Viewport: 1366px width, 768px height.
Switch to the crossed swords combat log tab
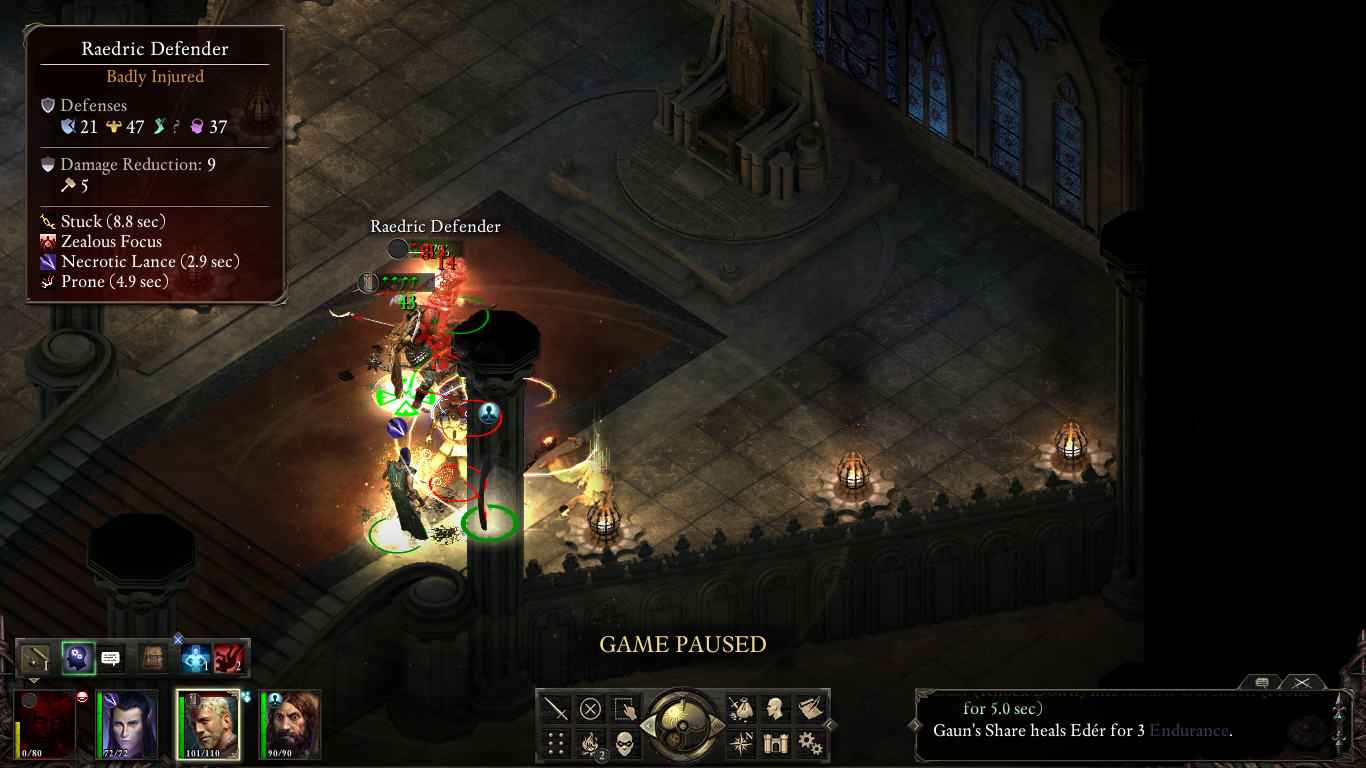[x=1302, y=682]
